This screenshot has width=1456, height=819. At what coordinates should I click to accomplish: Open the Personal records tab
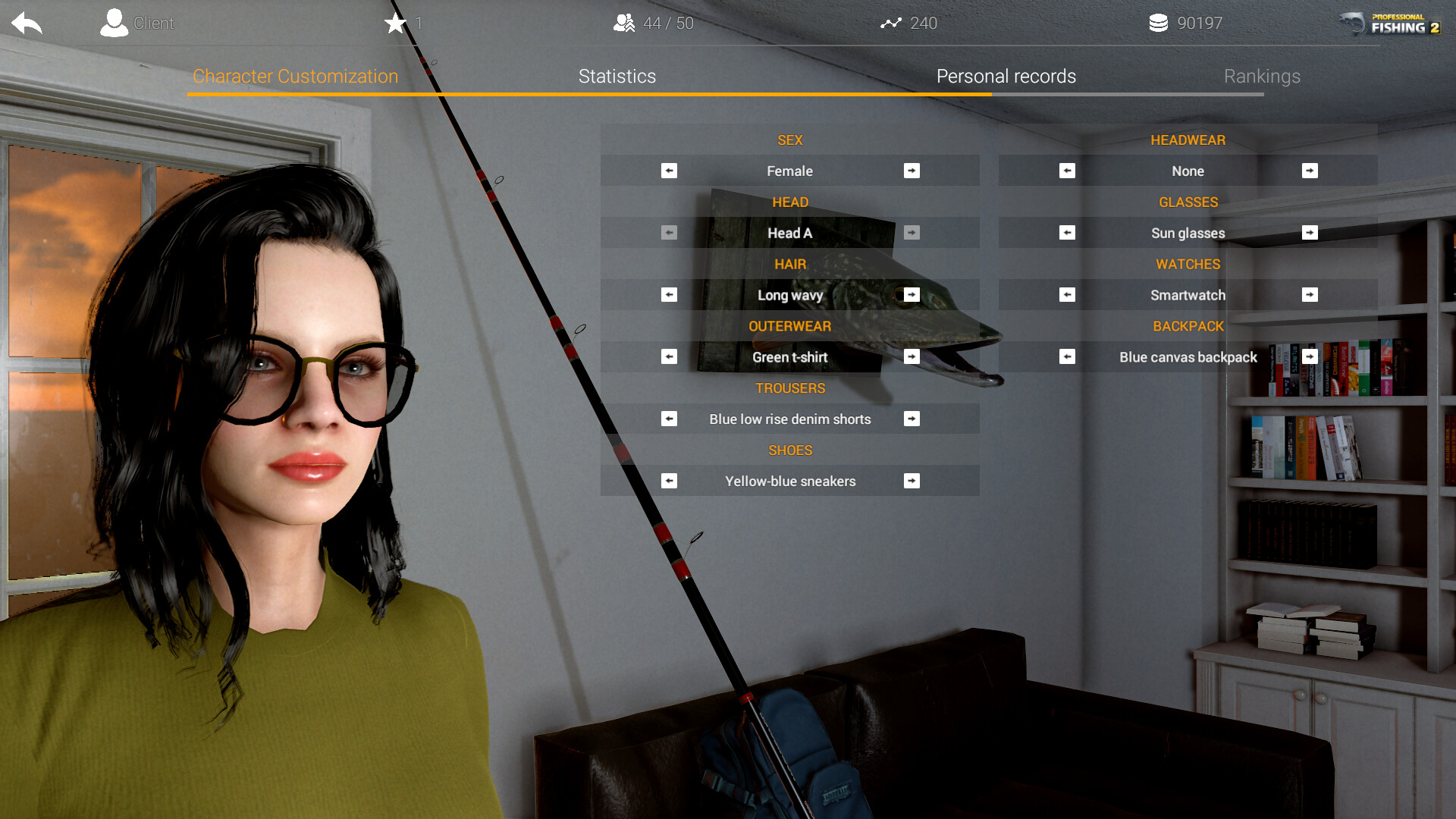[x=1006, y=77]
